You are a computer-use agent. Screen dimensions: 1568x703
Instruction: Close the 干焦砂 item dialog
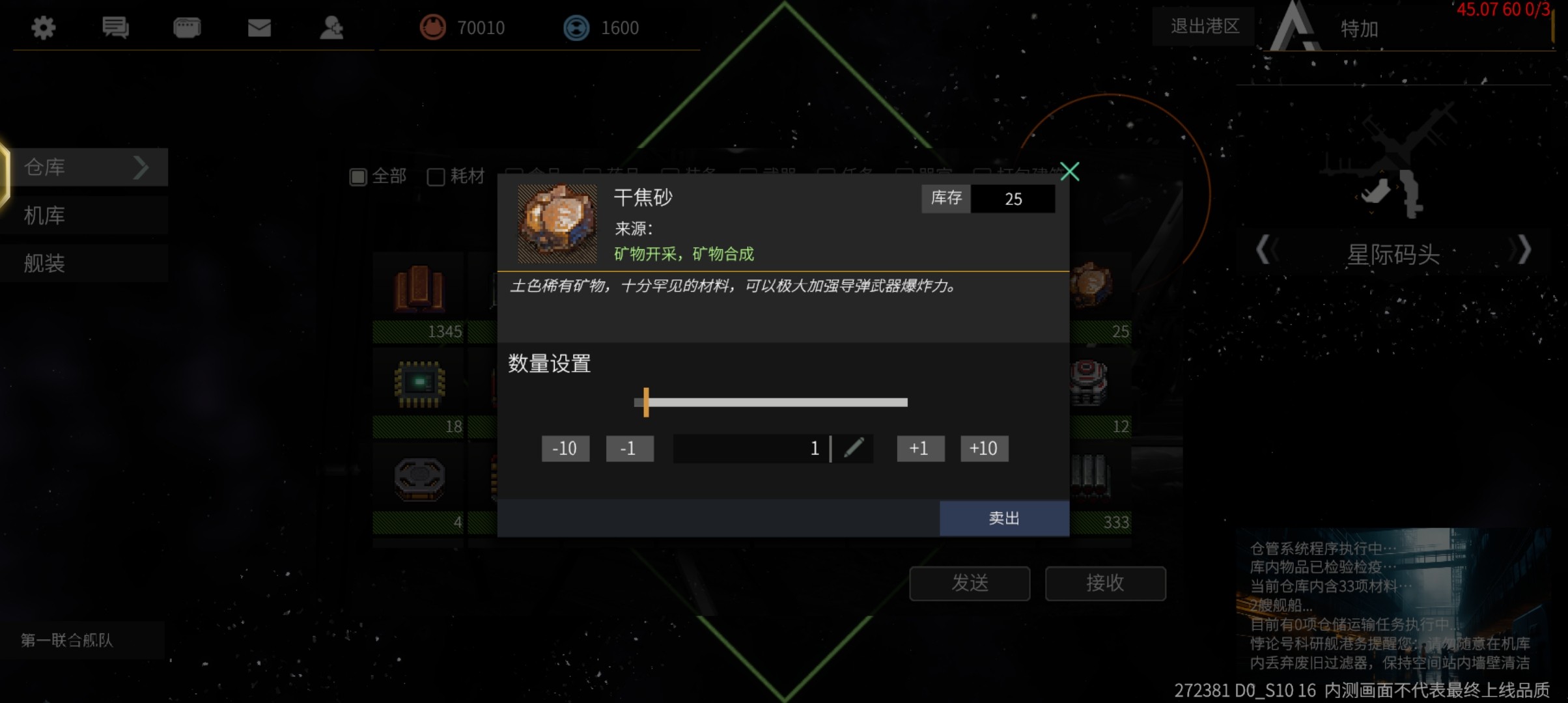point(1069,172)
